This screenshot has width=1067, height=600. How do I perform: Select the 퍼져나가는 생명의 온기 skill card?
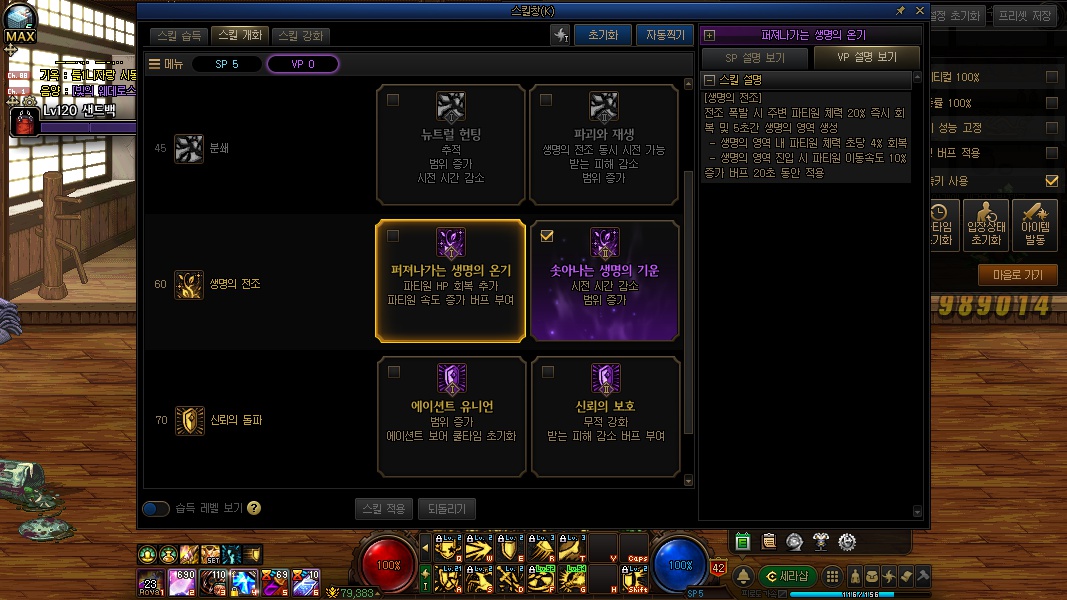click(x=450, y=281)
